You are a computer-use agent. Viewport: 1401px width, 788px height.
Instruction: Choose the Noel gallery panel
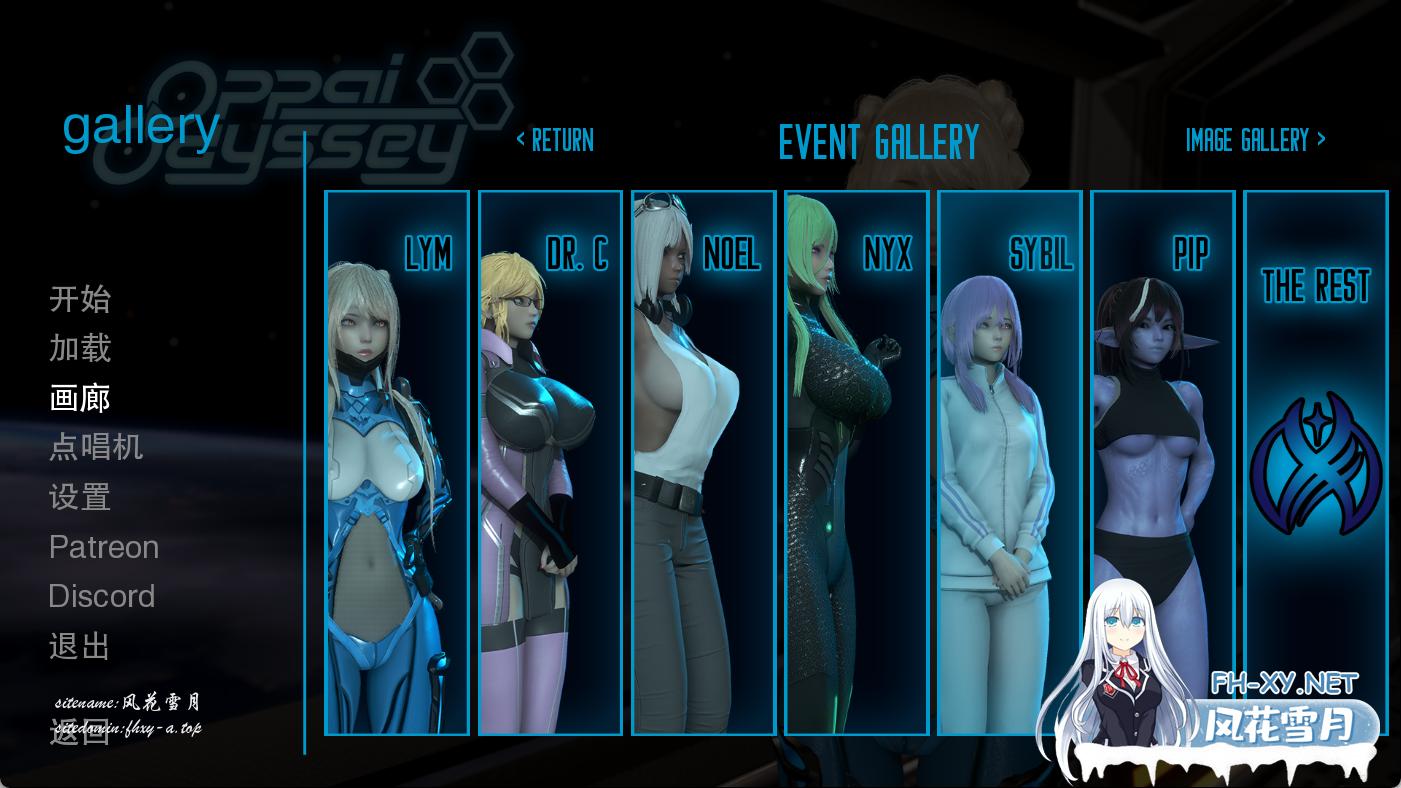704,463
